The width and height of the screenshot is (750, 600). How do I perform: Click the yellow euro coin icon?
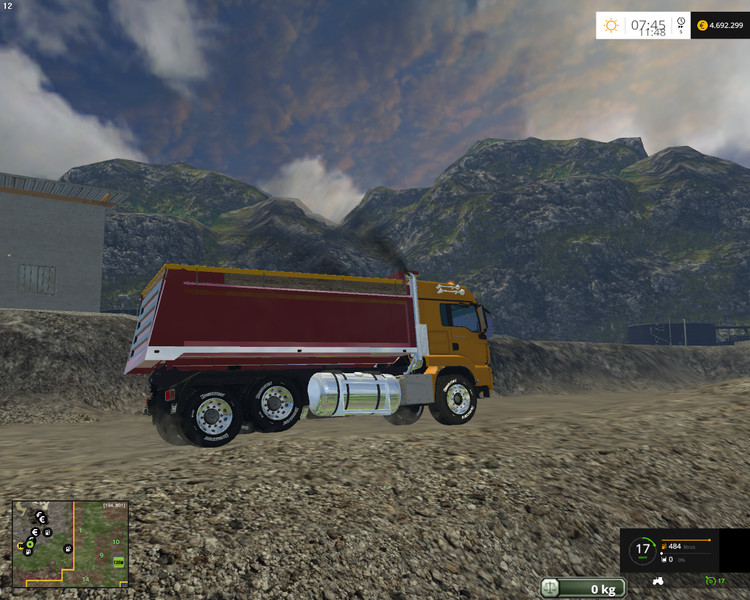coord(702,25)
